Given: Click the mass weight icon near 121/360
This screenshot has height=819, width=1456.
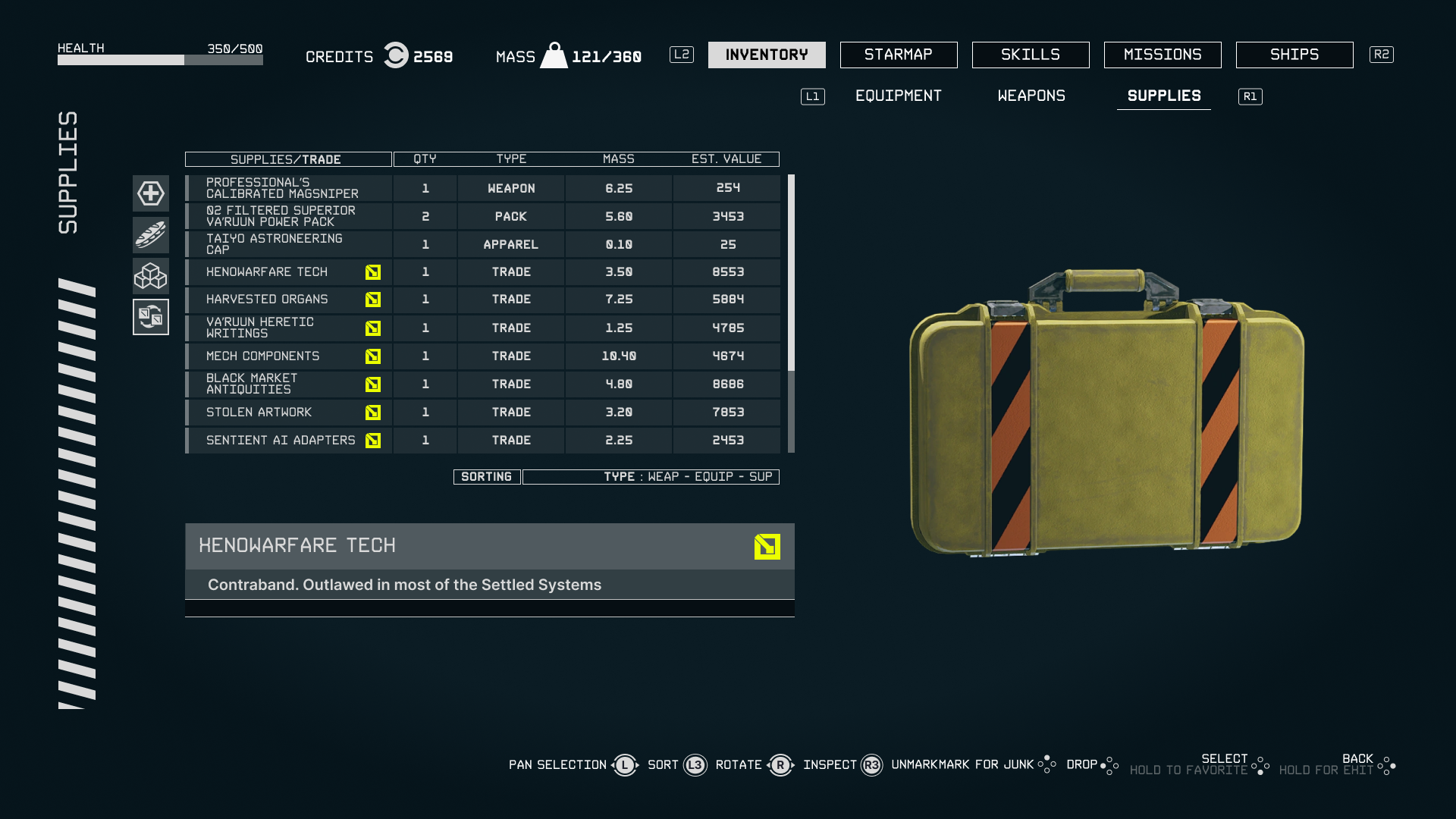Looking at the screenshot, I should point(554,54).
